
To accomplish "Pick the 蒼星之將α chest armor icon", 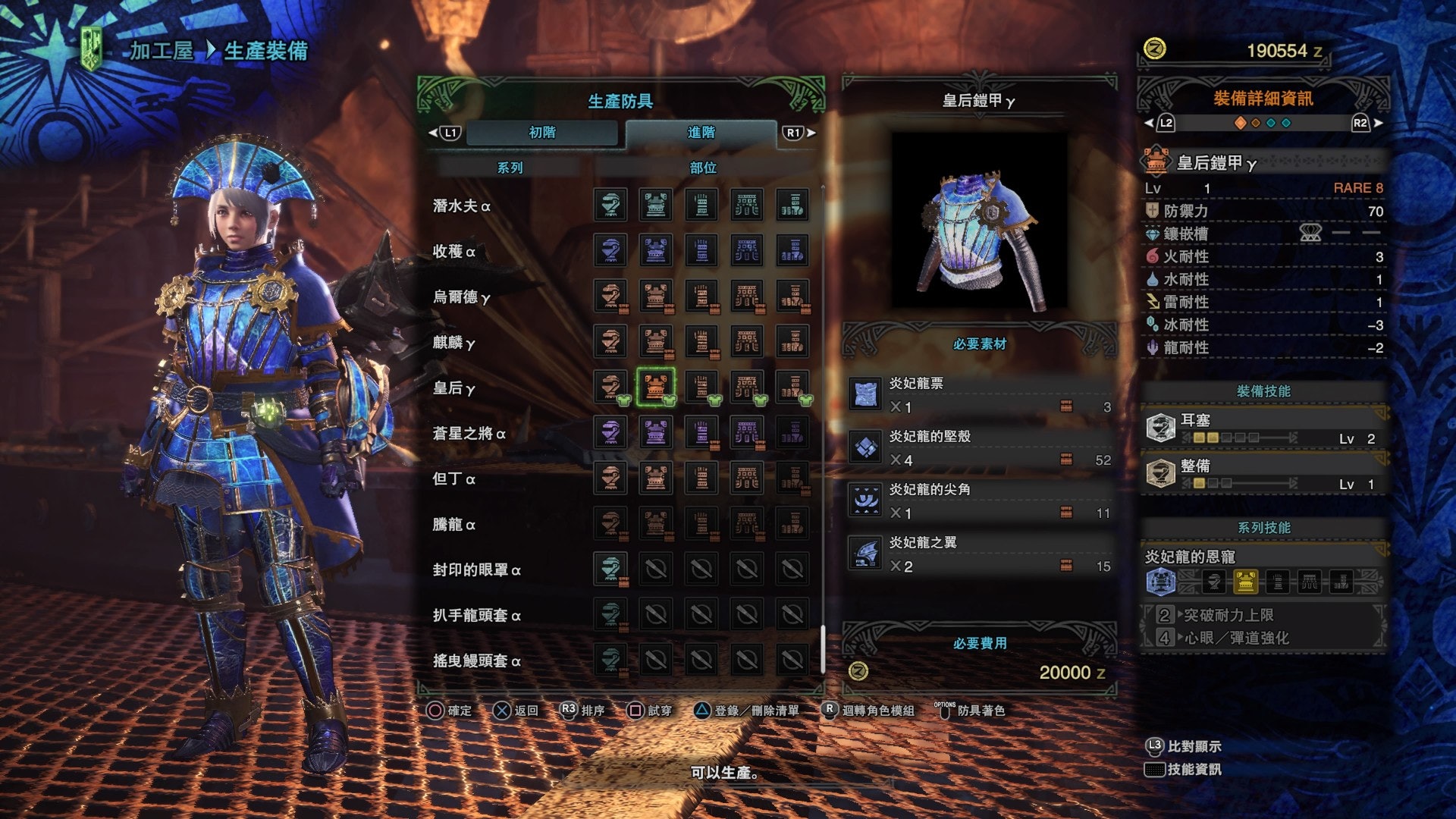I will pyautogui.click(x=656, y=432).
